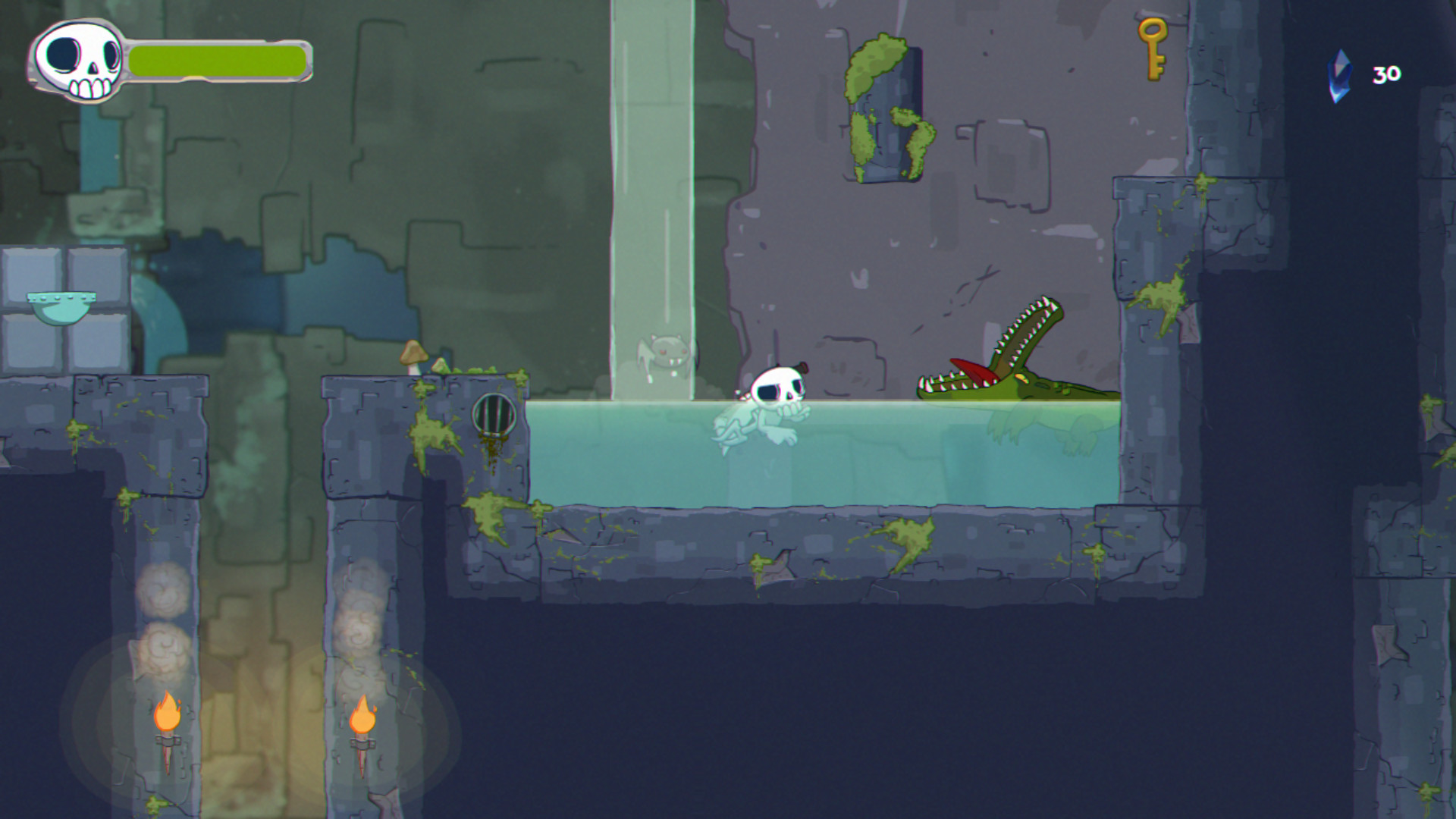The width and height of the screenshot is (1456, 819).
Task: Click the smoke puffs above the left torch
Action: tap(161, 622)
